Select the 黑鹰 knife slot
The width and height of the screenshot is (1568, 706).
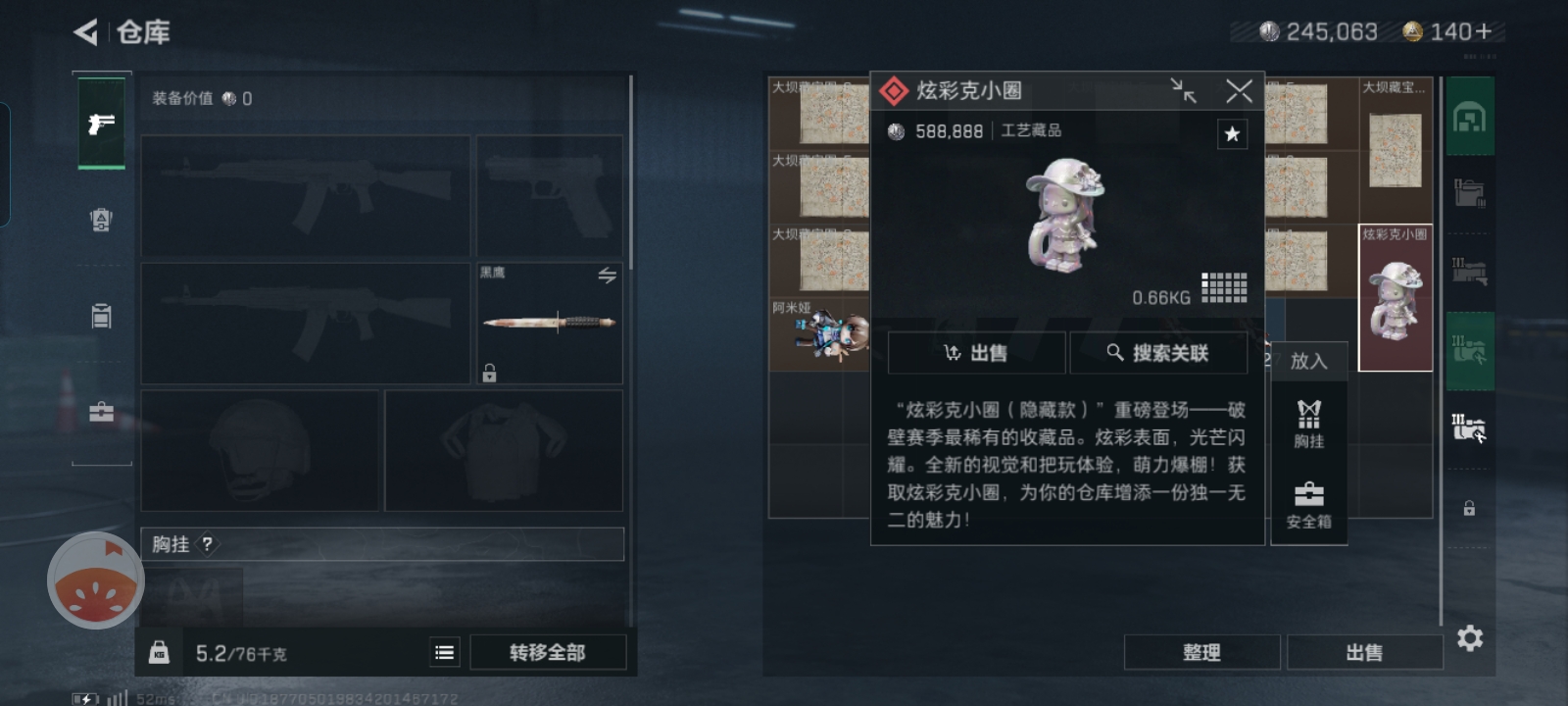[549, 324]
